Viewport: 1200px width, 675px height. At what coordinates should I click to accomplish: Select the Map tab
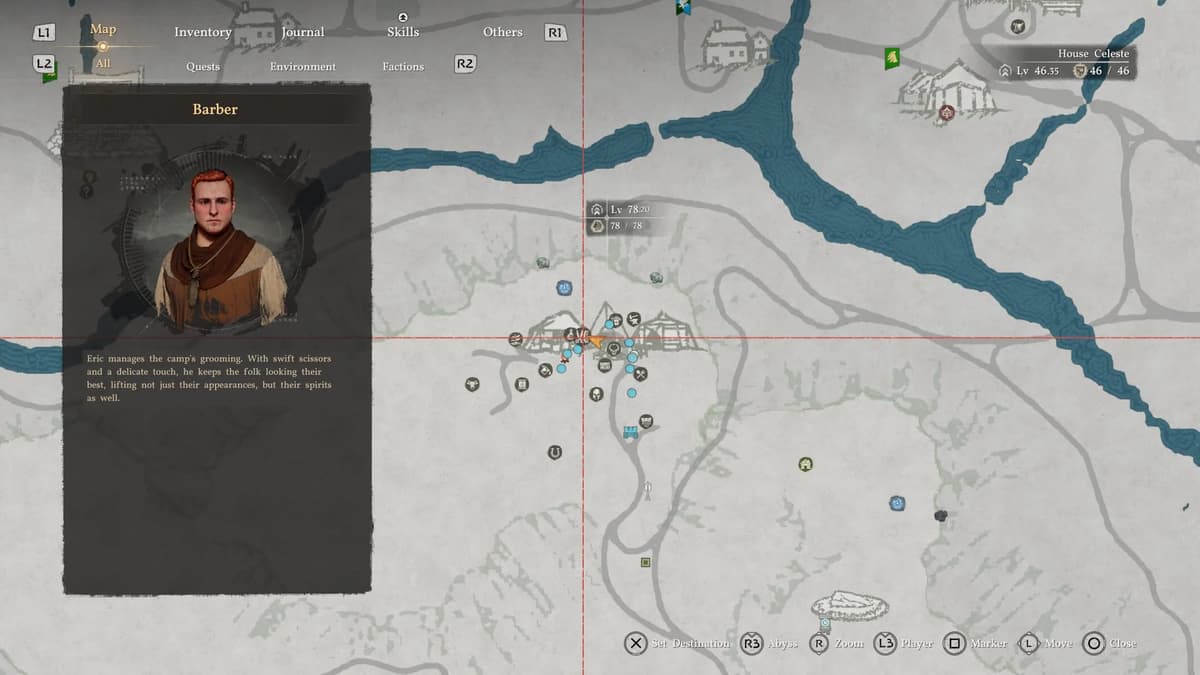[x=103, y=29]
